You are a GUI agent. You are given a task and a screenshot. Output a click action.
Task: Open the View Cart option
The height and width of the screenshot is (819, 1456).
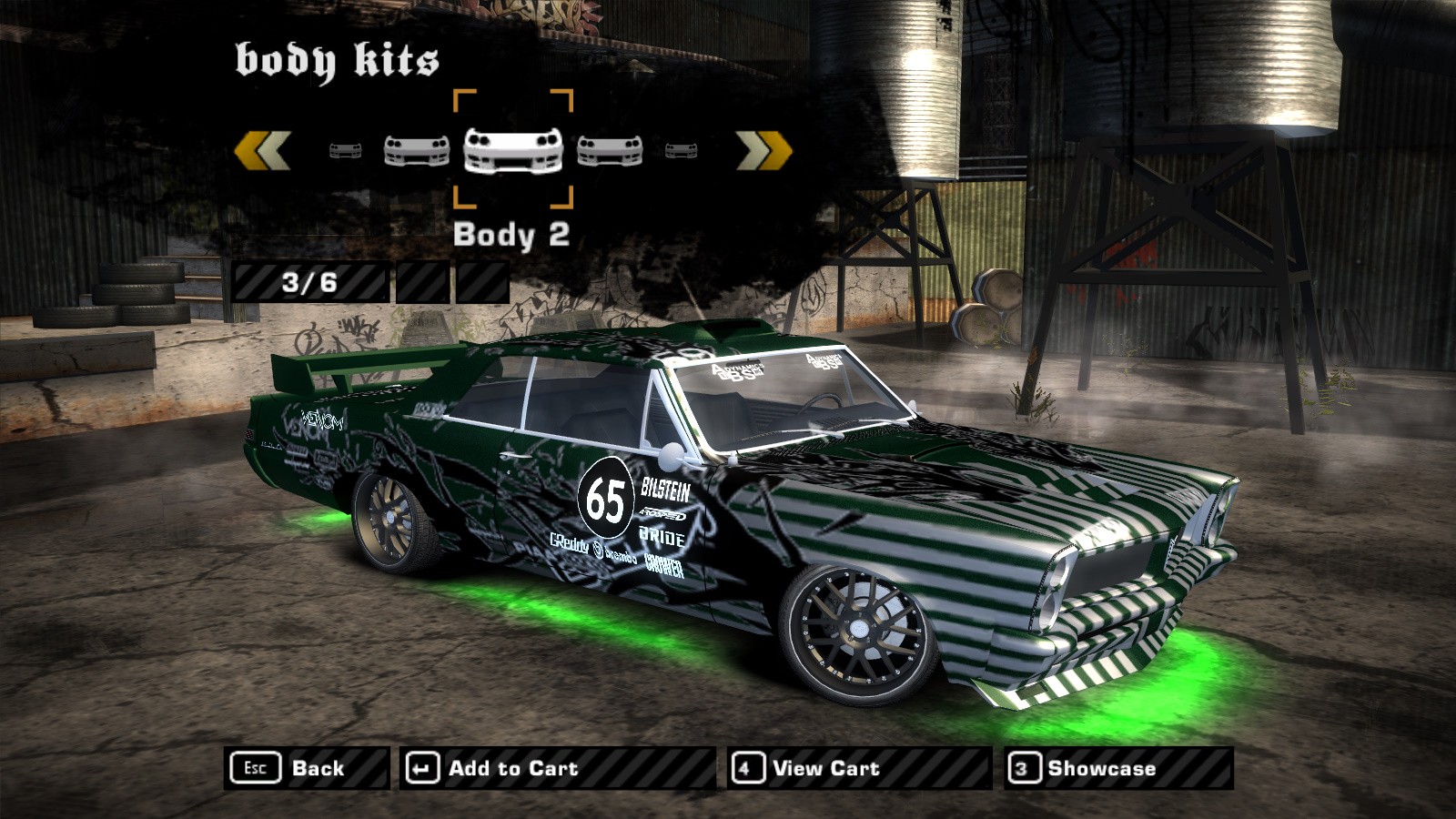pos(858,768)
